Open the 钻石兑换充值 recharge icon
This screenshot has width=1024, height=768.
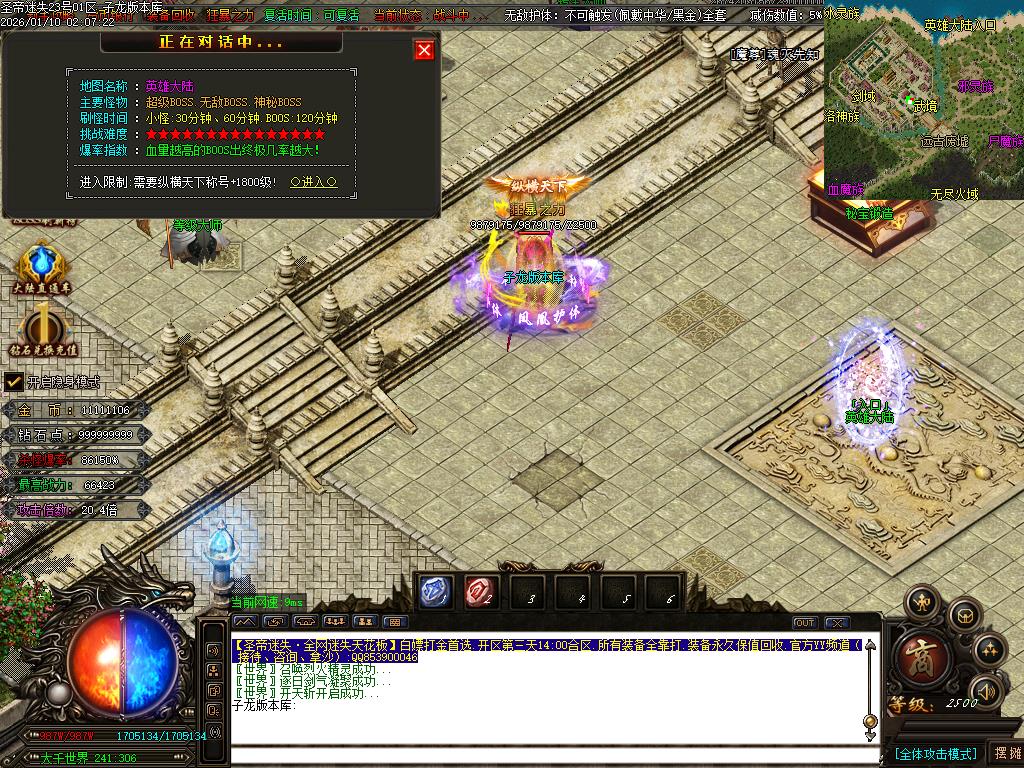(x=42, y=330)
